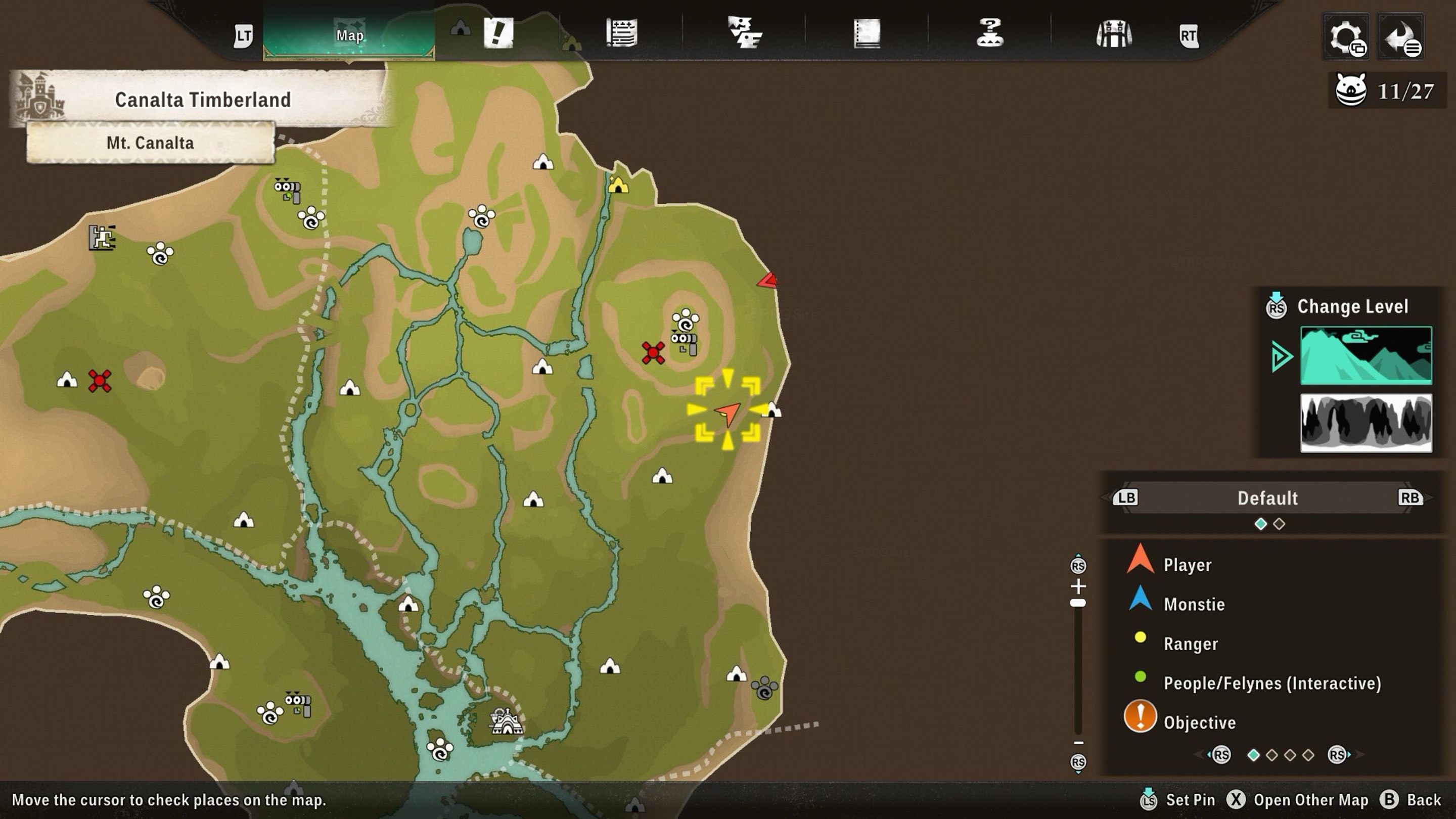
Task: Select the Map tab
Action: pyautogui.click(x=349, y=35)
